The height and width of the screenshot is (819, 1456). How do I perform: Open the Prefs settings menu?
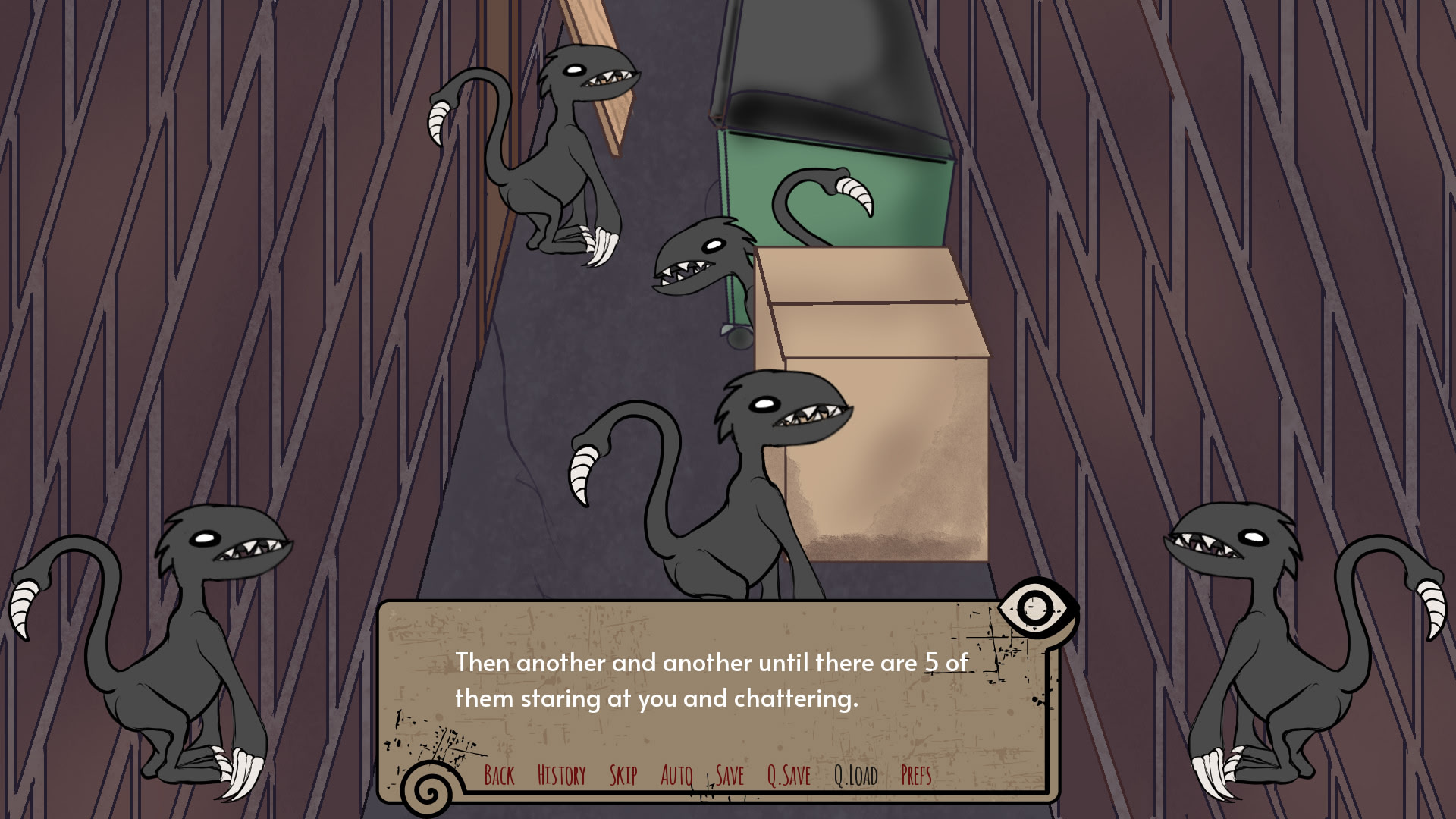(x=916, y=776)
